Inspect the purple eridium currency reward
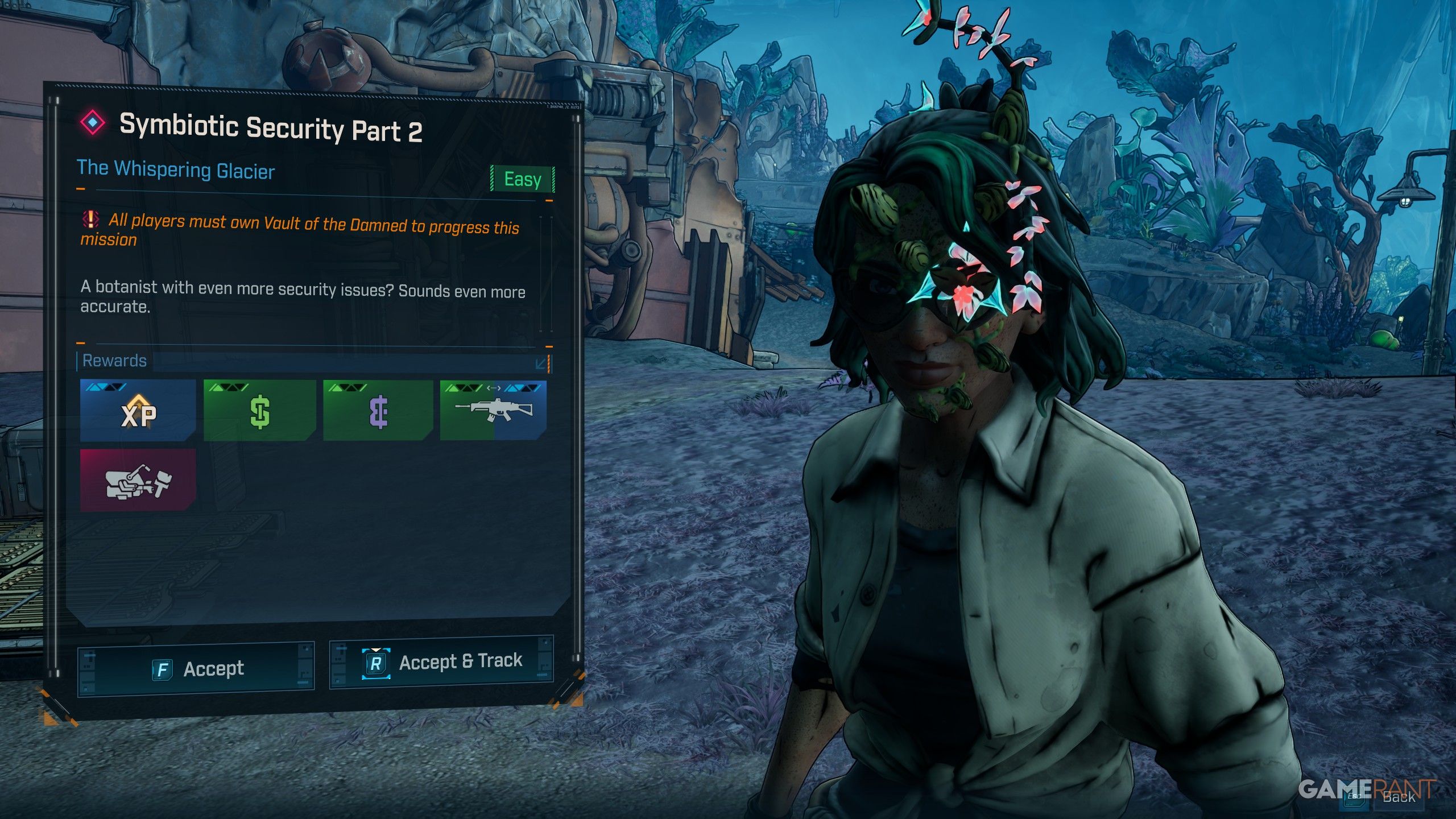 [378, 411]
